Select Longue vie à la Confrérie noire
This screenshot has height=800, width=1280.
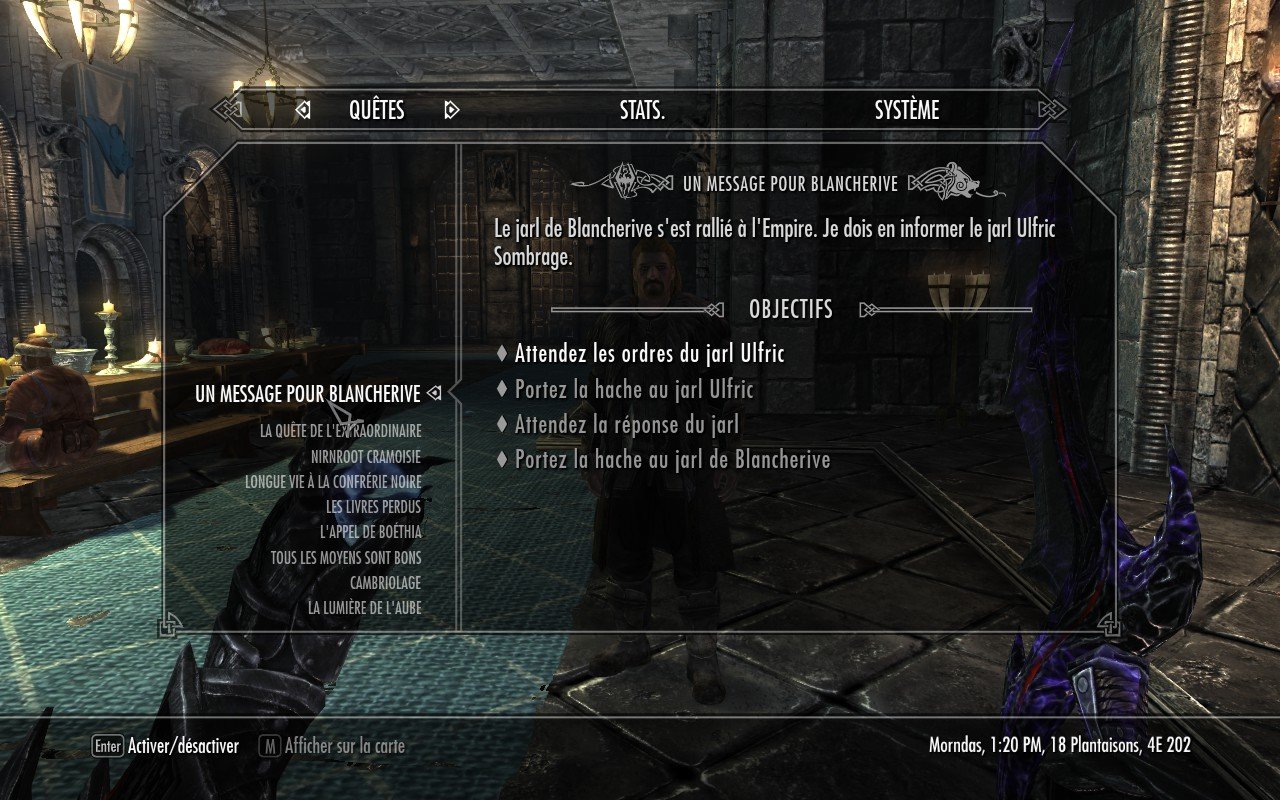point(333,482)
